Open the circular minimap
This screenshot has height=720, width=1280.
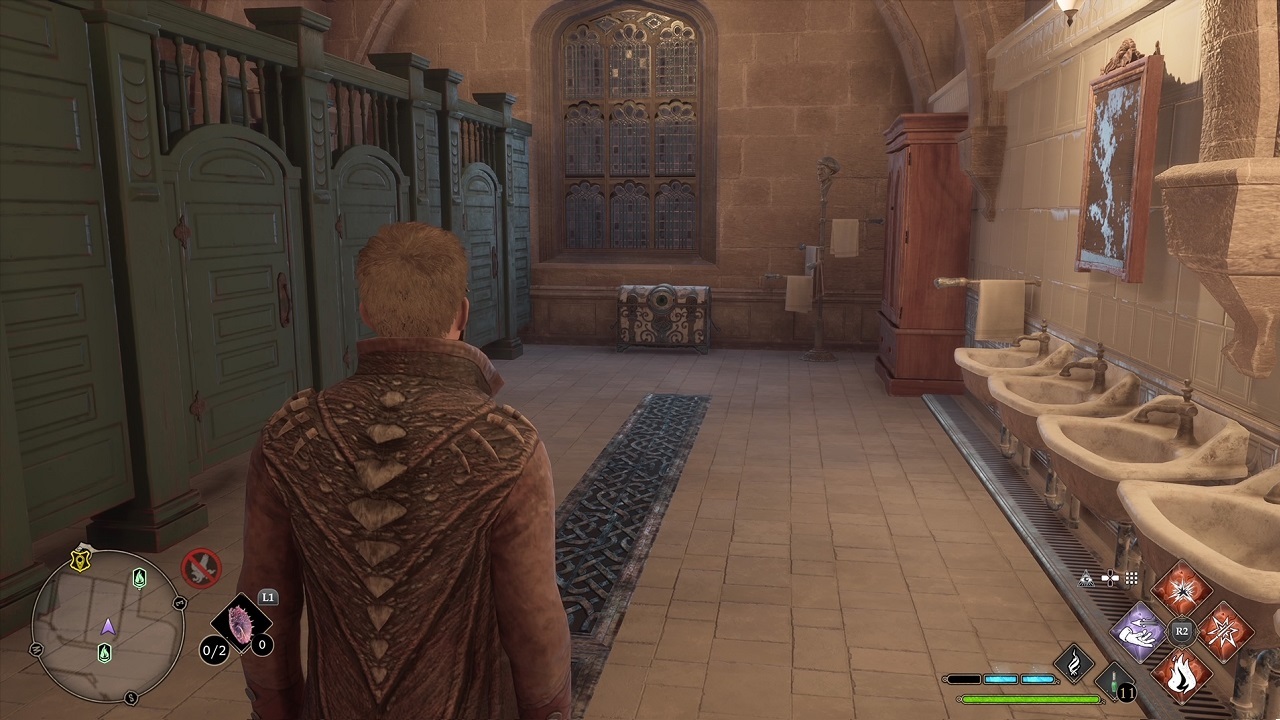point(107,627)
